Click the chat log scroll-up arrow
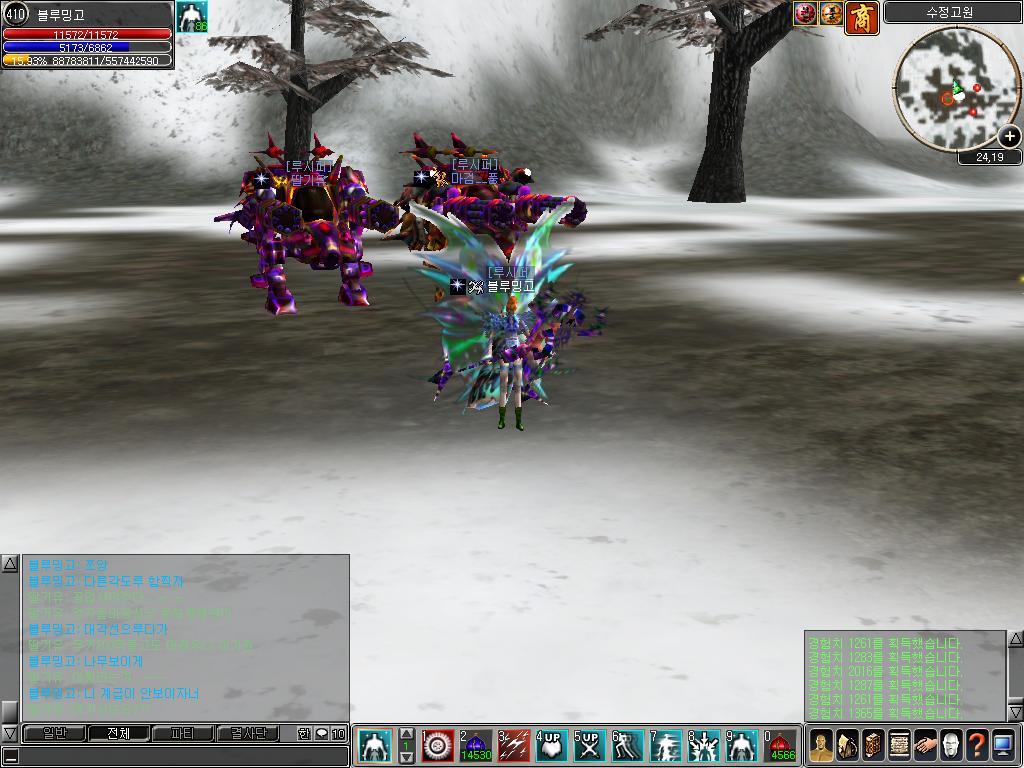This screenshot has height=768, width=1024. click(x=10, y=565)
